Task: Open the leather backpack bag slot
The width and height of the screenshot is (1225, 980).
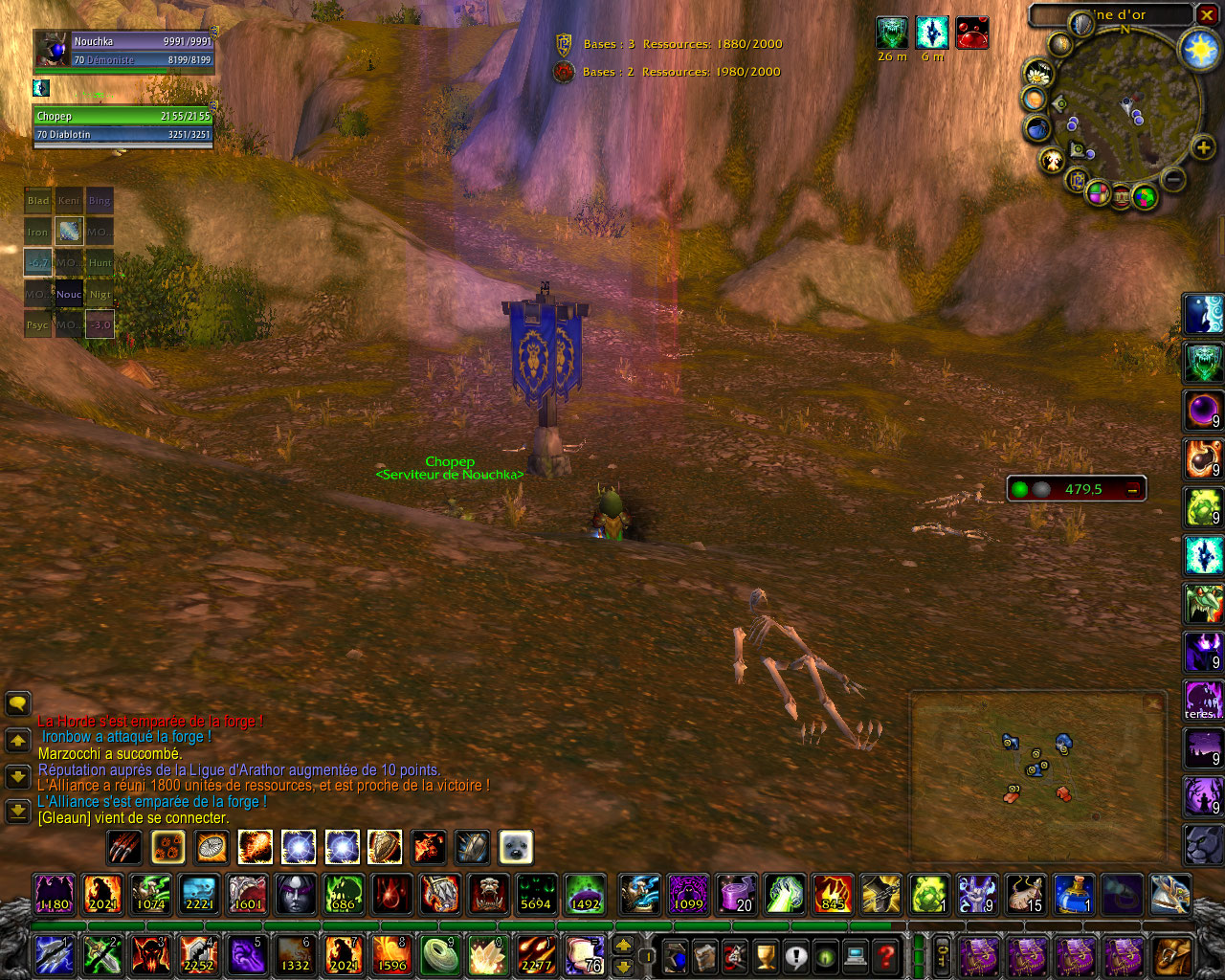Action: (x=1173, y=956)
